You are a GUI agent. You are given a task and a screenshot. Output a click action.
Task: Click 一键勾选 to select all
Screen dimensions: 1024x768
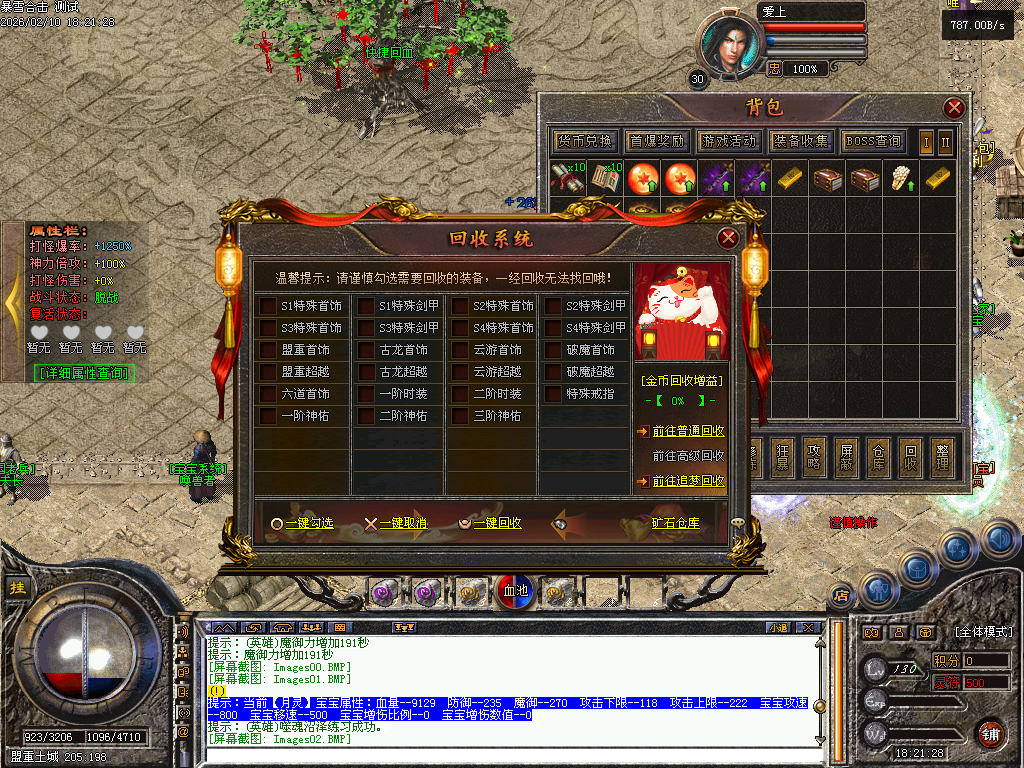click(x=301, y=523)
